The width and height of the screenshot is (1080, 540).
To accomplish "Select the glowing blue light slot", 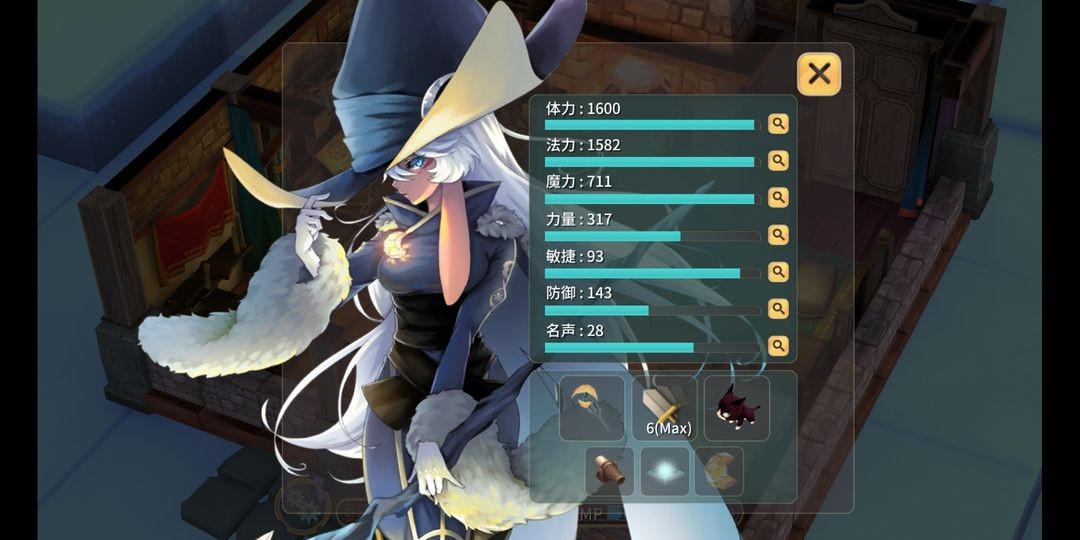I will pyautogui.click(x=665, y=471).
